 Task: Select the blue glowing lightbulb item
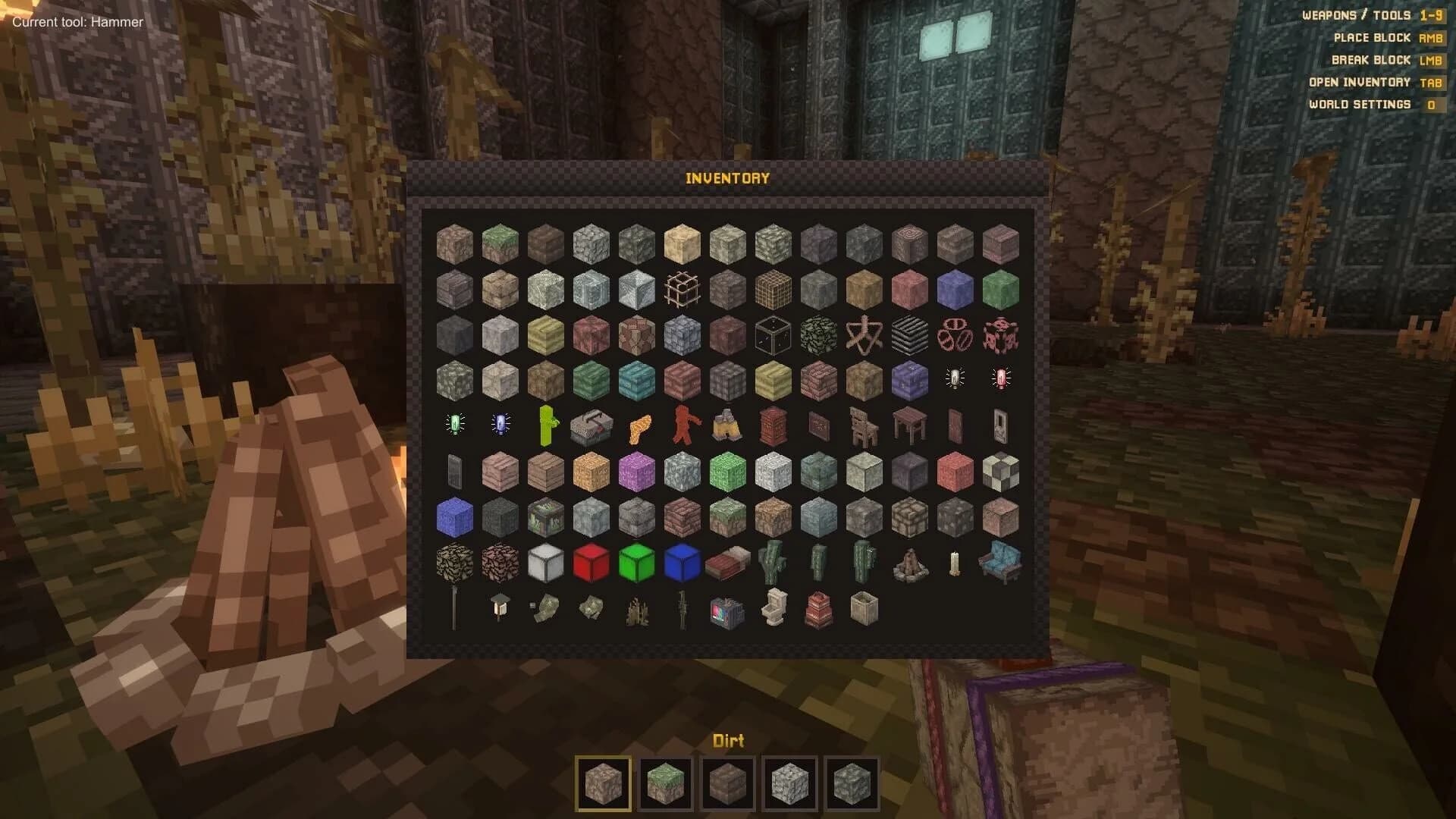coord(498,422)
